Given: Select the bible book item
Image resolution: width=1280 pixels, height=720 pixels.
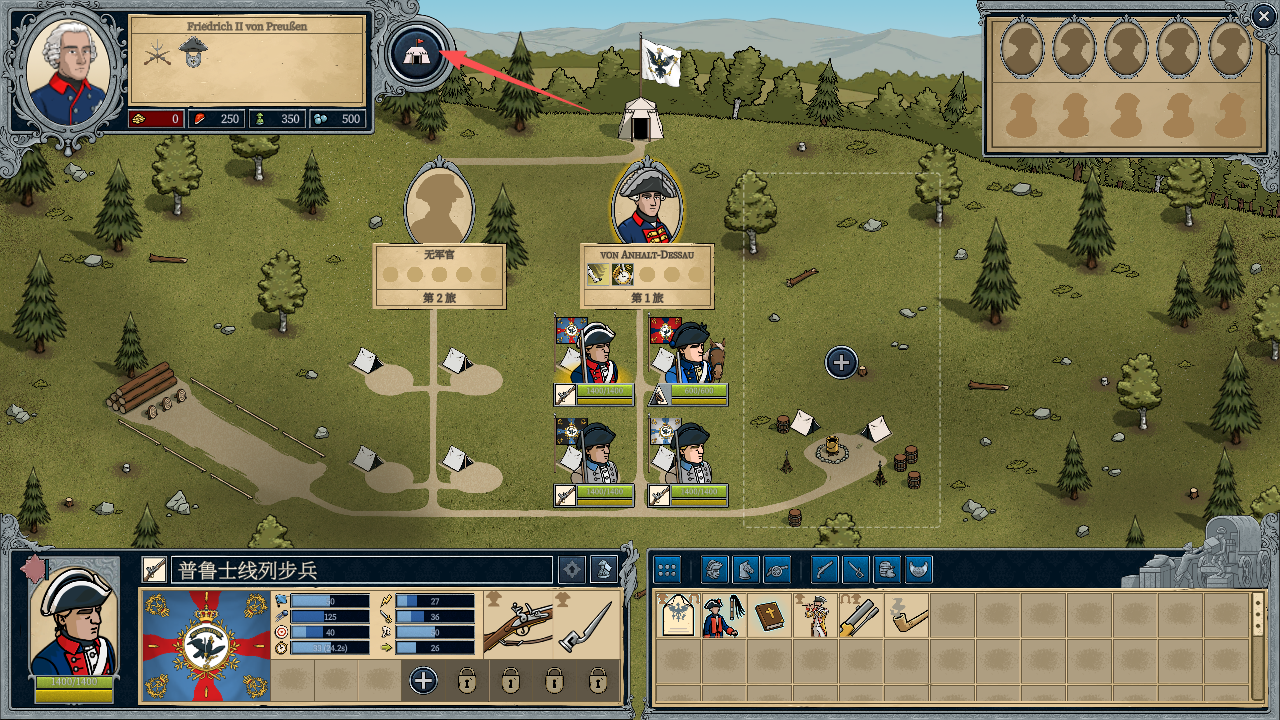Looking at the screenshot, I should [767, 616].
